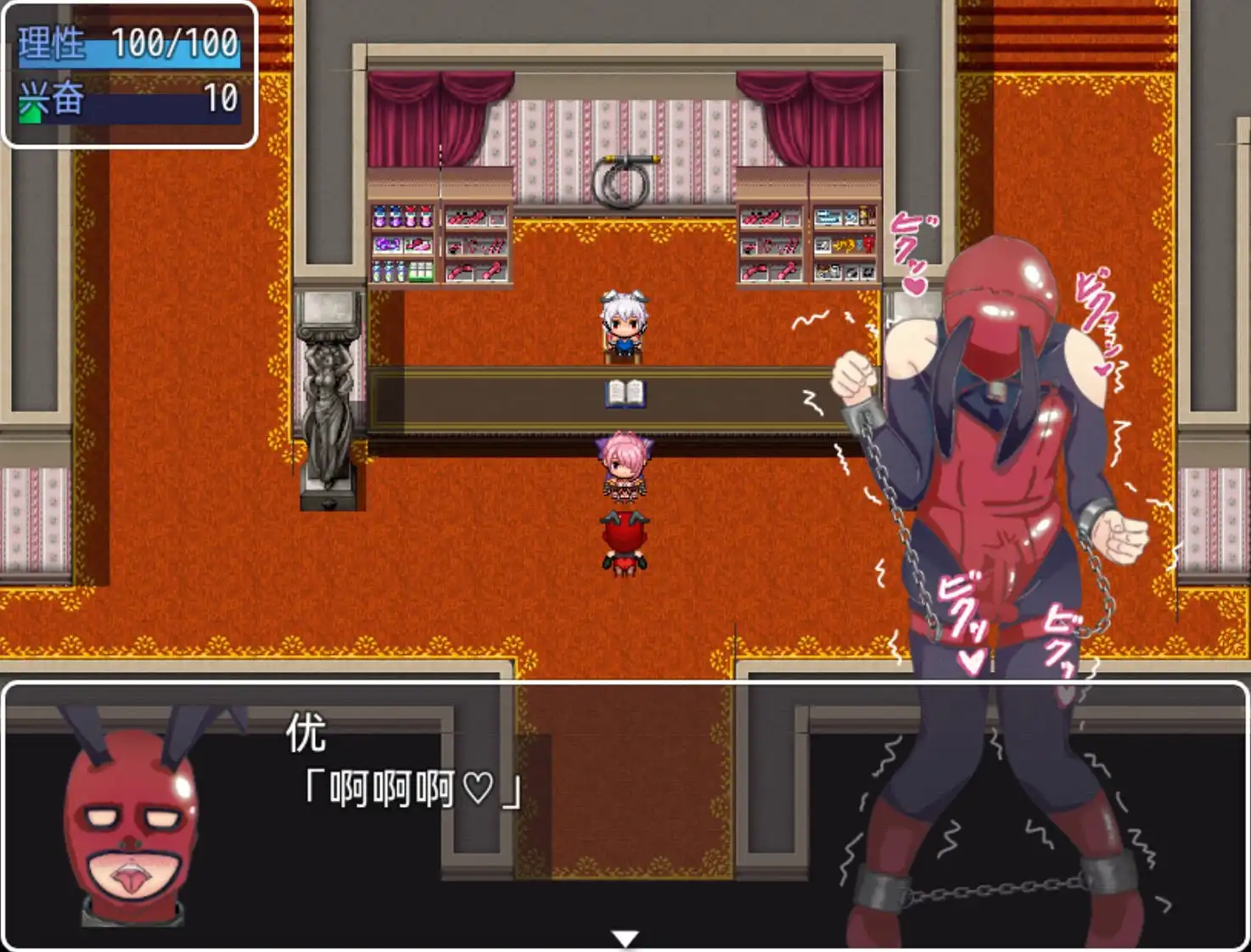The height and width of the screenshot is (952, 1251).
Task: Click the golden rope items on the far-right shelf
Action: [844, 246]
